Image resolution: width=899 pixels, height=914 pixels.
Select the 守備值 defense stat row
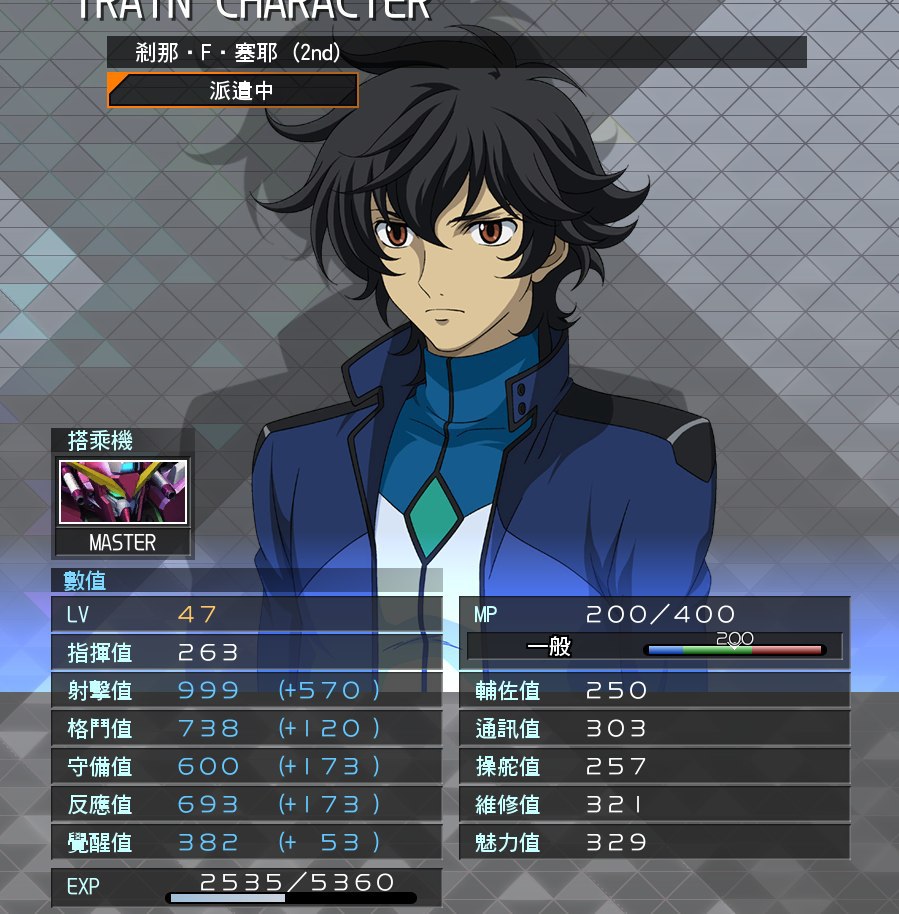(x=246, y=767)
